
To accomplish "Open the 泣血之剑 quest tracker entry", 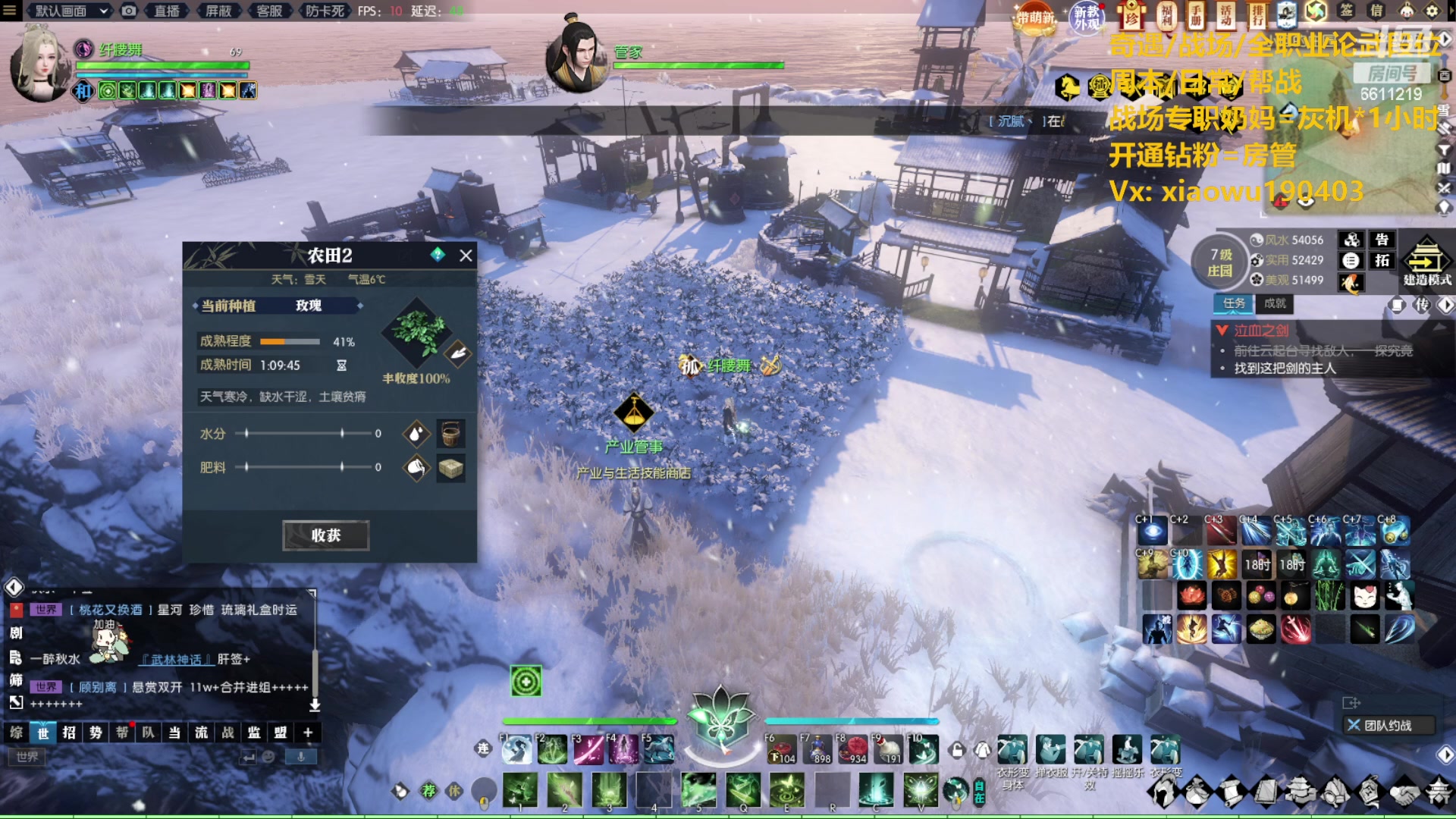I will (x=1260, y=331).
